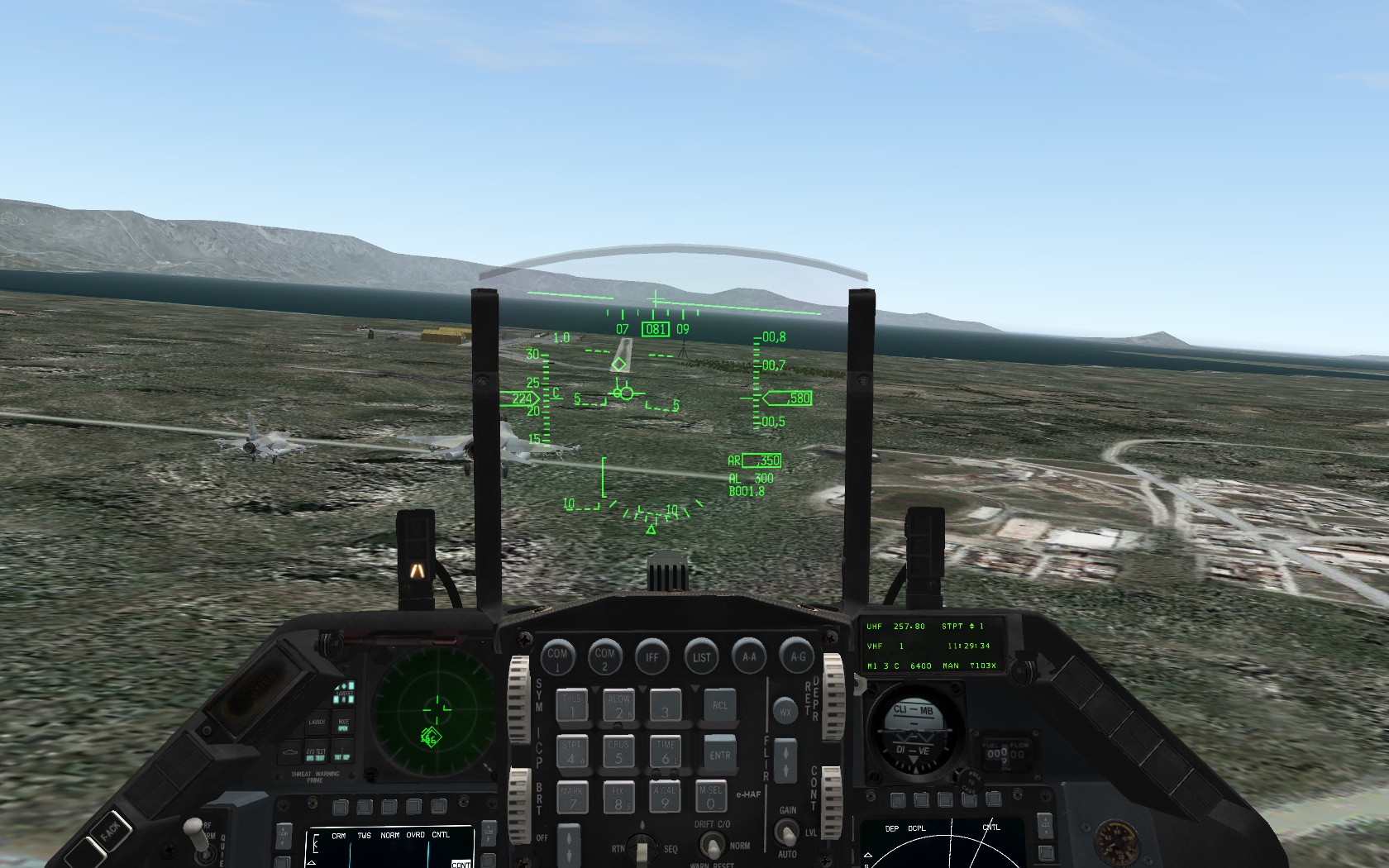The height and width of the screenshot is (868, 1389).
Task: Select the COM 2 radio override button
Action: click(604, 657)
